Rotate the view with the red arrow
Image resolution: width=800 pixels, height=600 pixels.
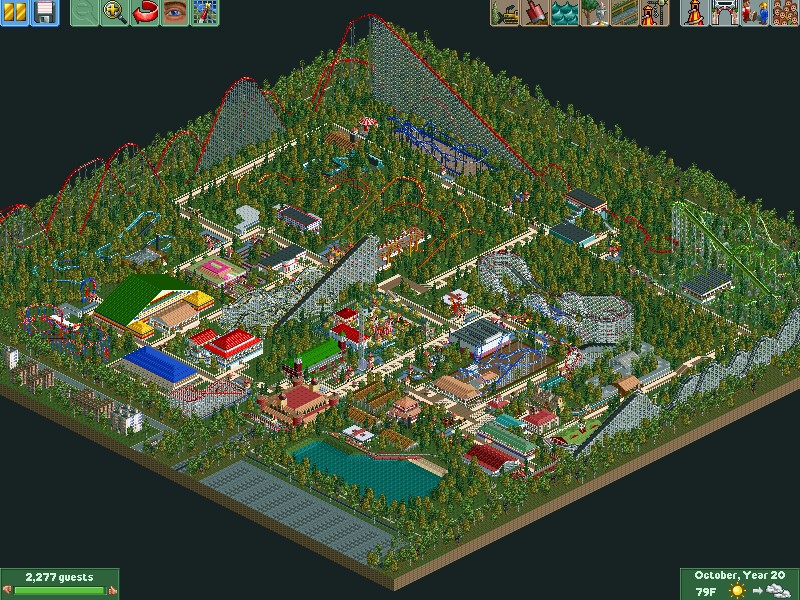[146, 13]
